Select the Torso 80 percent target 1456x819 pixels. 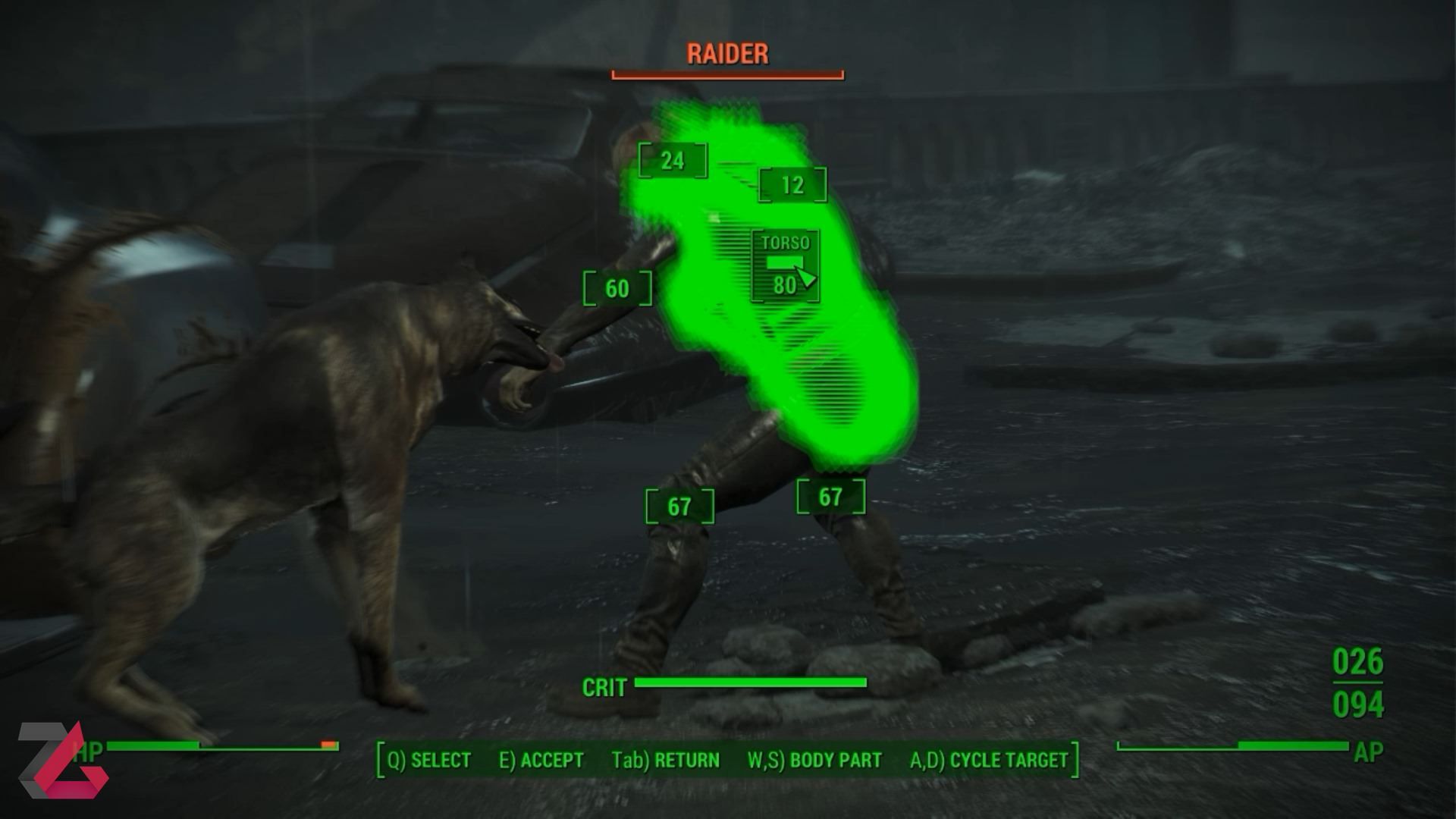[785, 266]
